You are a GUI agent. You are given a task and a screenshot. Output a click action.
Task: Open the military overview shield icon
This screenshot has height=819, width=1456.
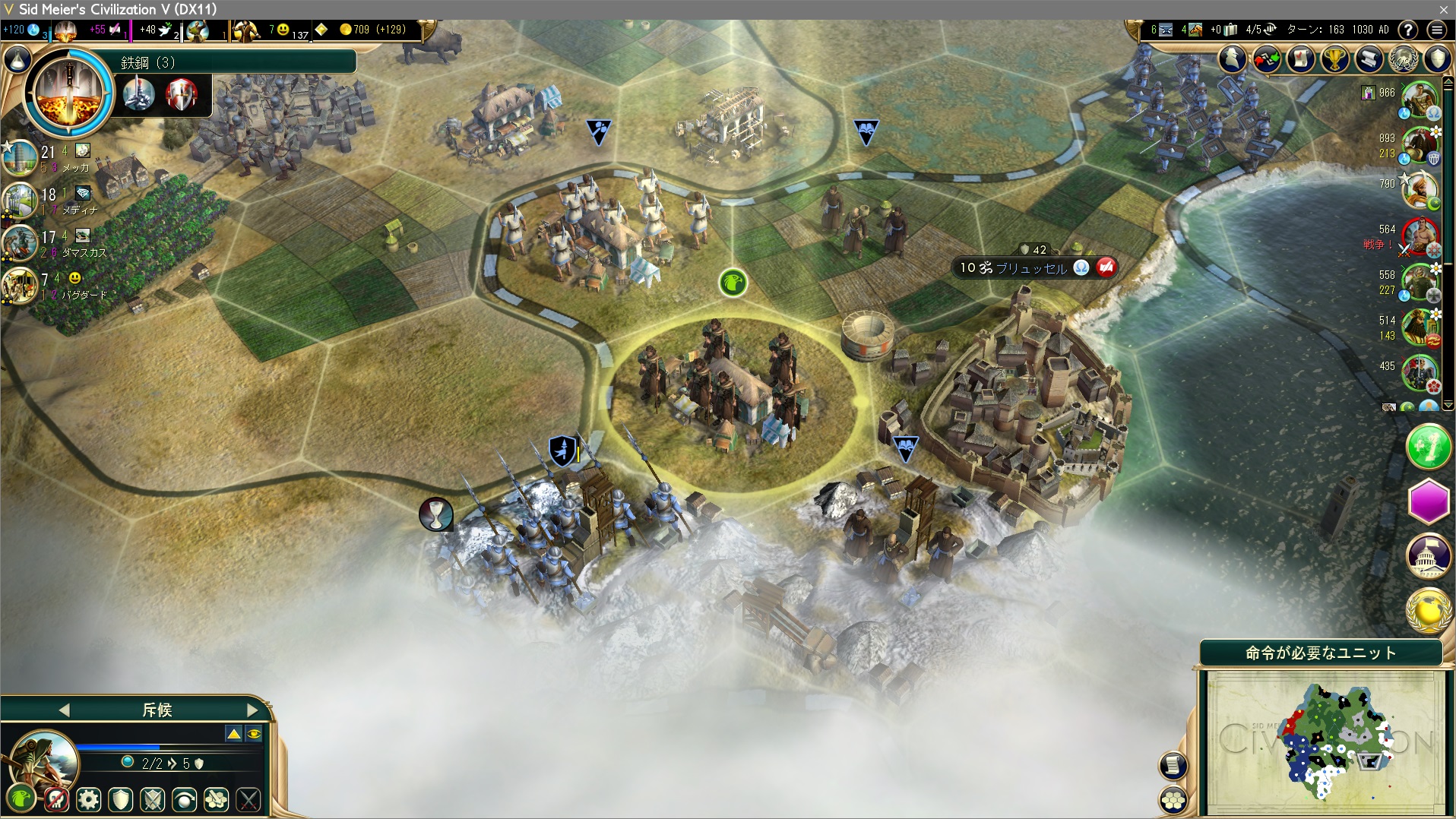[x=1438, y=59]
